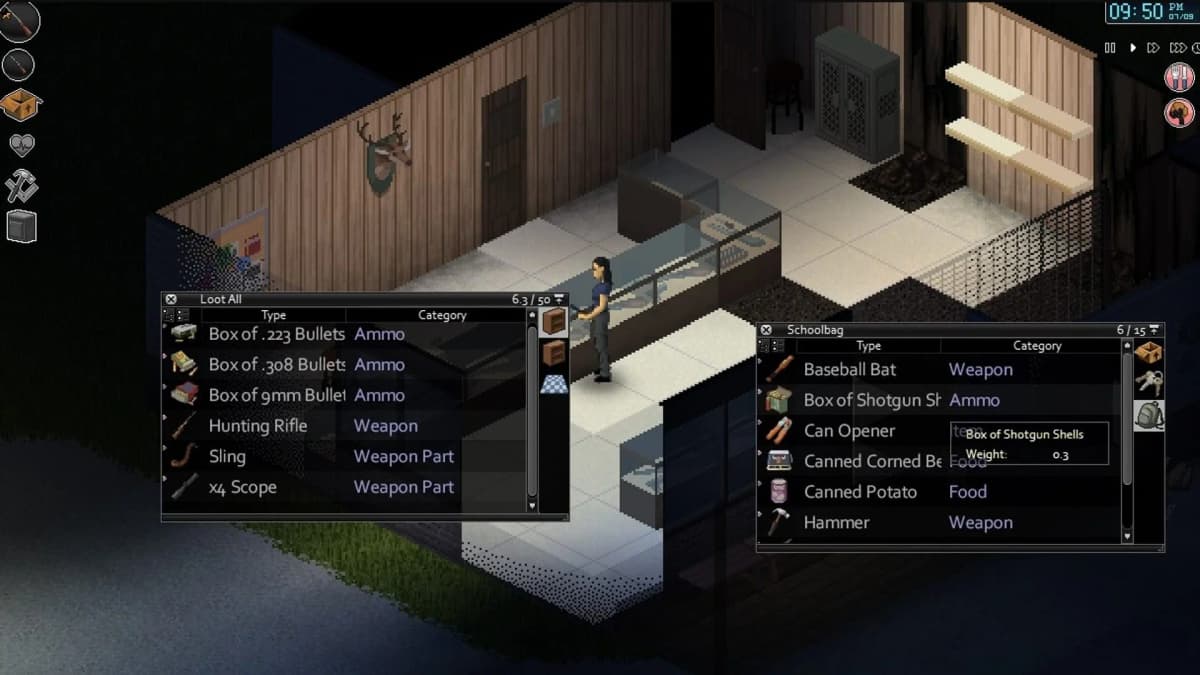Select the Hunting Rifle in loot list

(258, 426)
